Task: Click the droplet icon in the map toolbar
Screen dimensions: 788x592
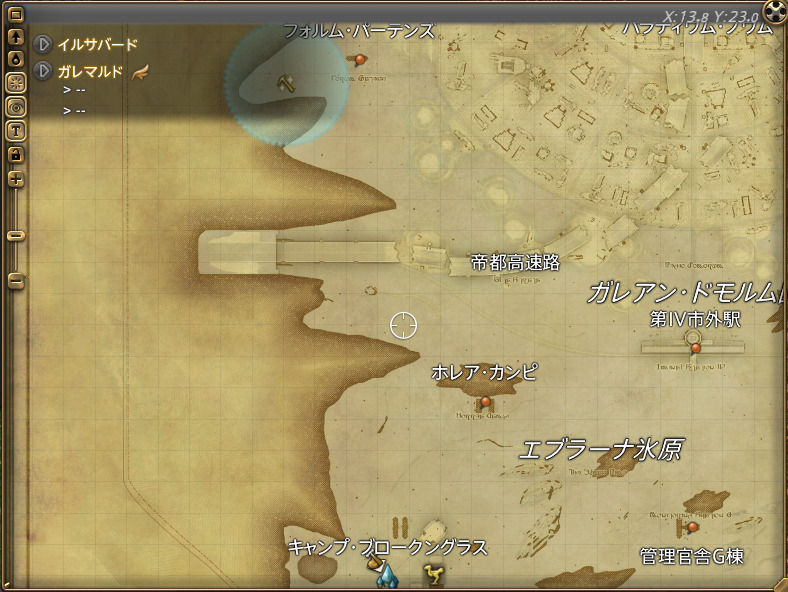Action: 16,59
